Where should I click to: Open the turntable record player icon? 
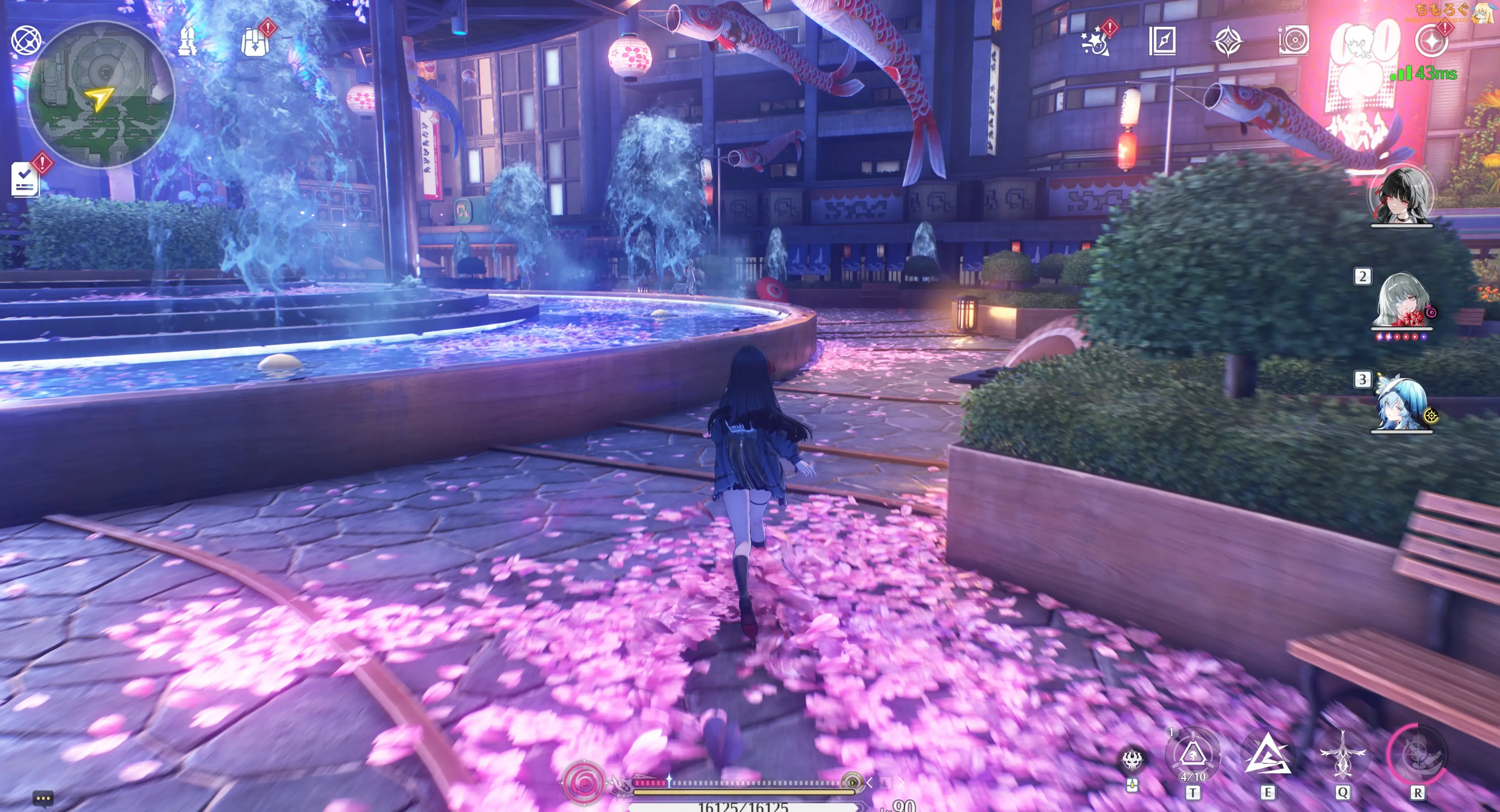click(x=1294, y=41)
